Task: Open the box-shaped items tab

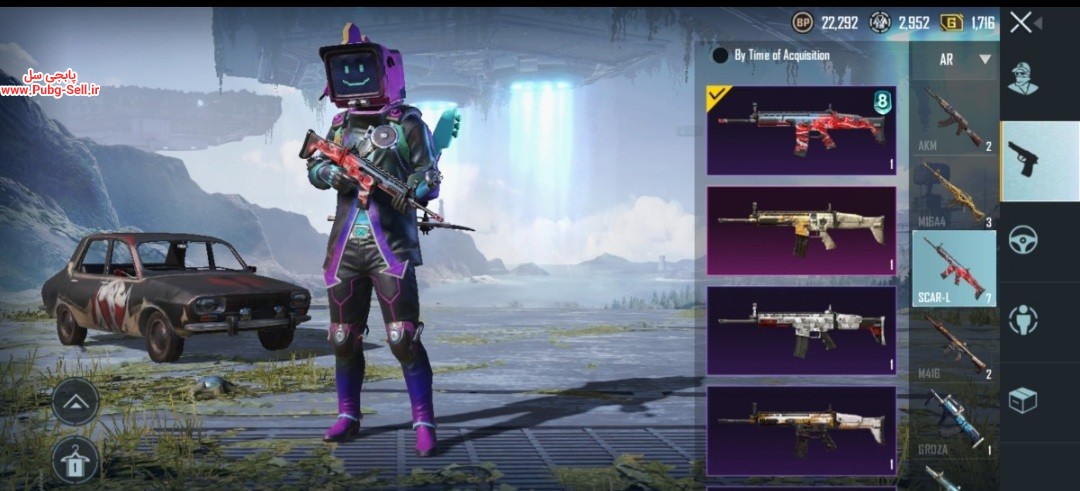Action: (1023, 400)
